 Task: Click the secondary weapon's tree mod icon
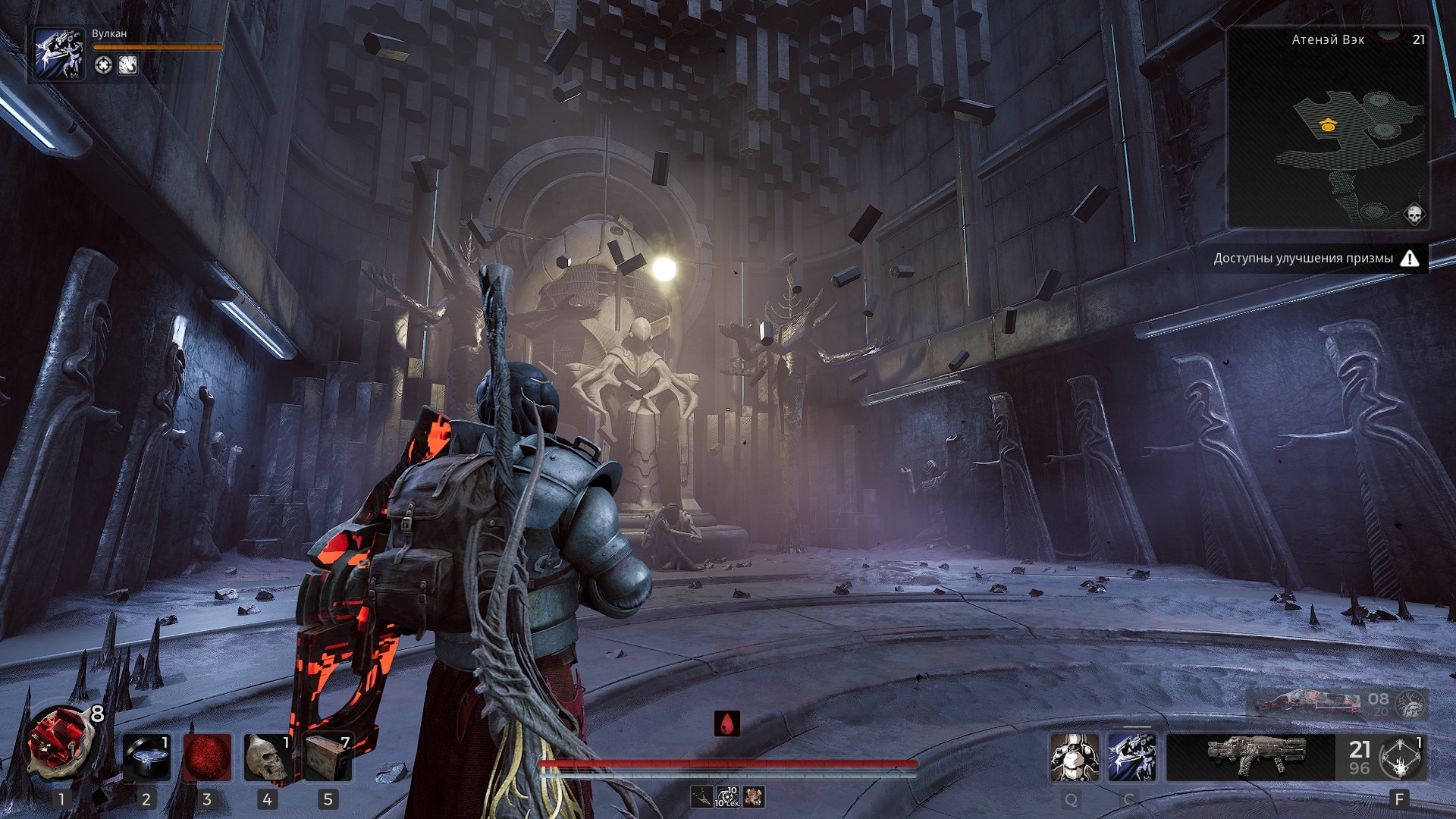pyautogui.click(x=1410, y=705)
